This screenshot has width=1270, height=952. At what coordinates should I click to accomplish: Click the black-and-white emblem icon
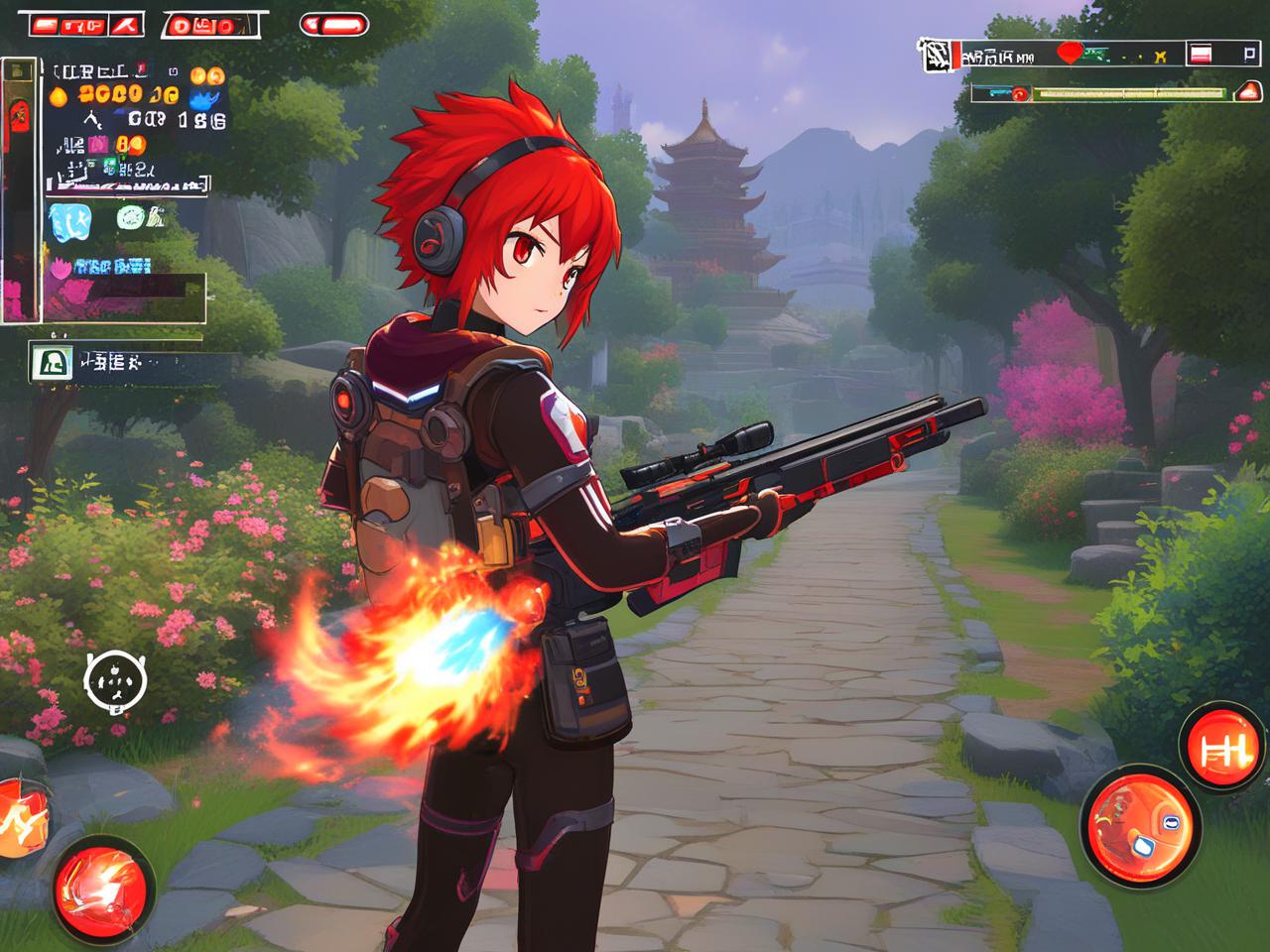[x=937, y=56]
